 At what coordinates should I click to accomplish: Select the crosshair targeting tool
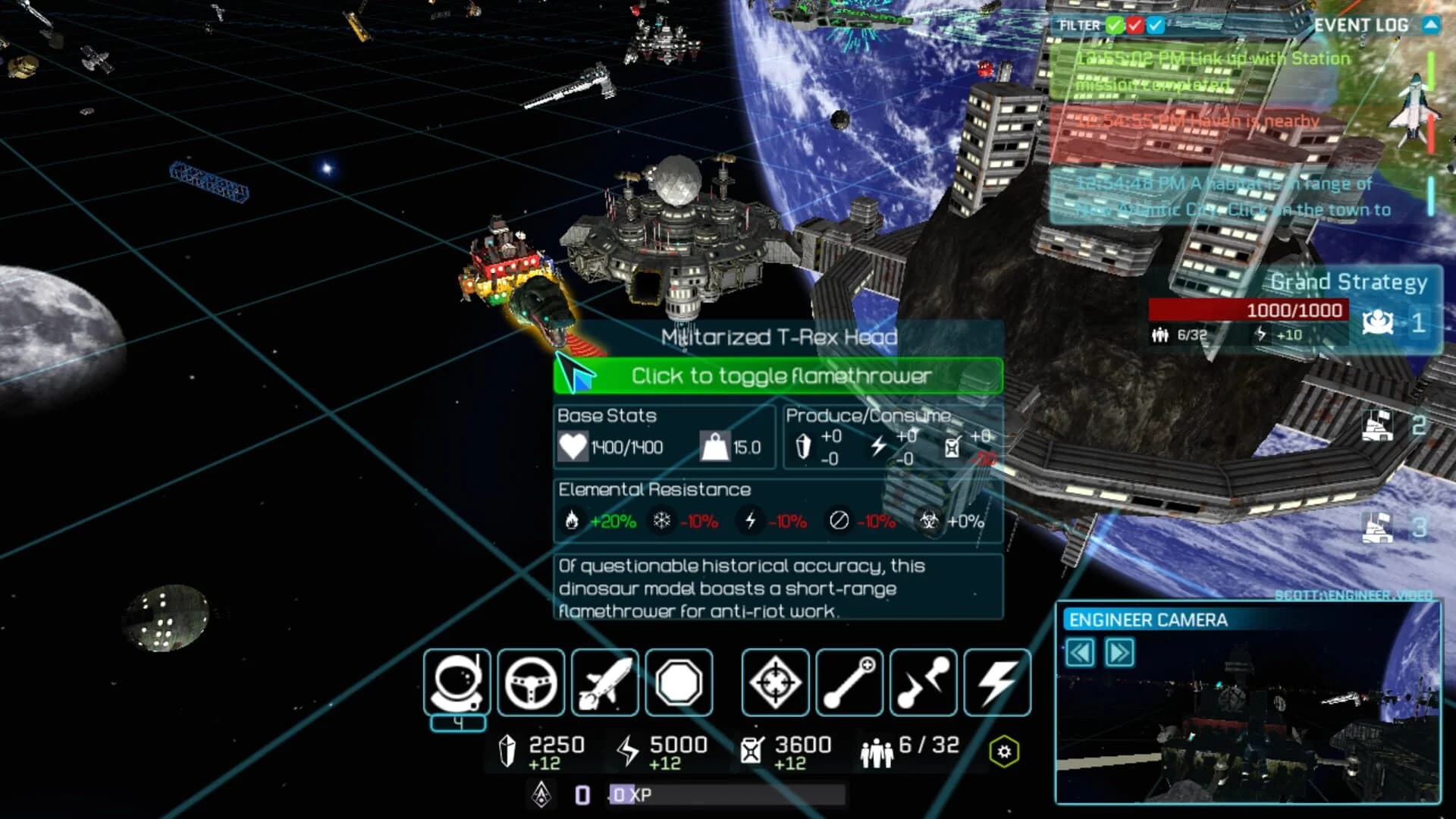pyautogui.click(x=774, y=682)
